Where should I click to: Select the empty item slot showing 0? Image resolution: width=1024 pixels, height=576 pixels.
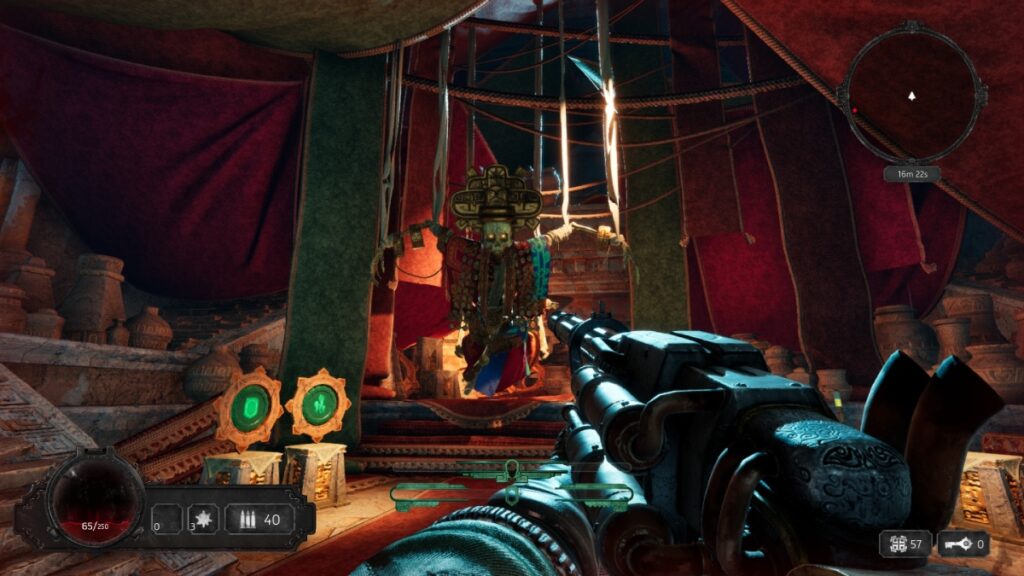[166, 519]
